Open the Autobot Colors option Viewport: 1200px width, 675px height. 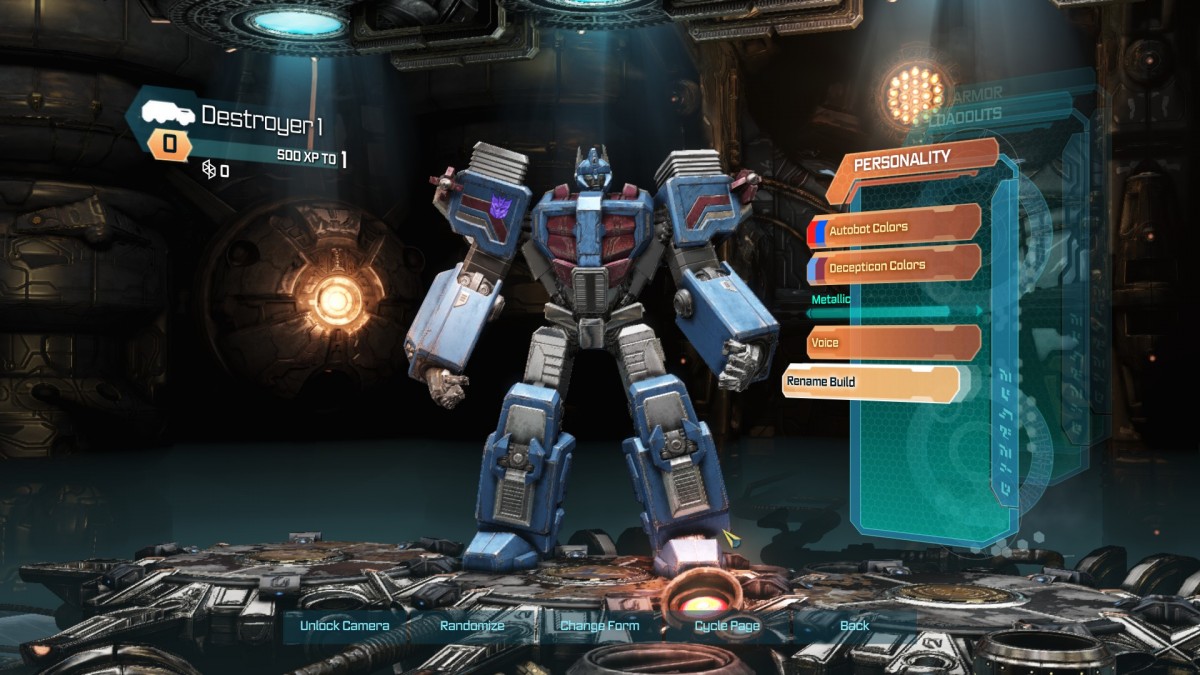point(893,228)
